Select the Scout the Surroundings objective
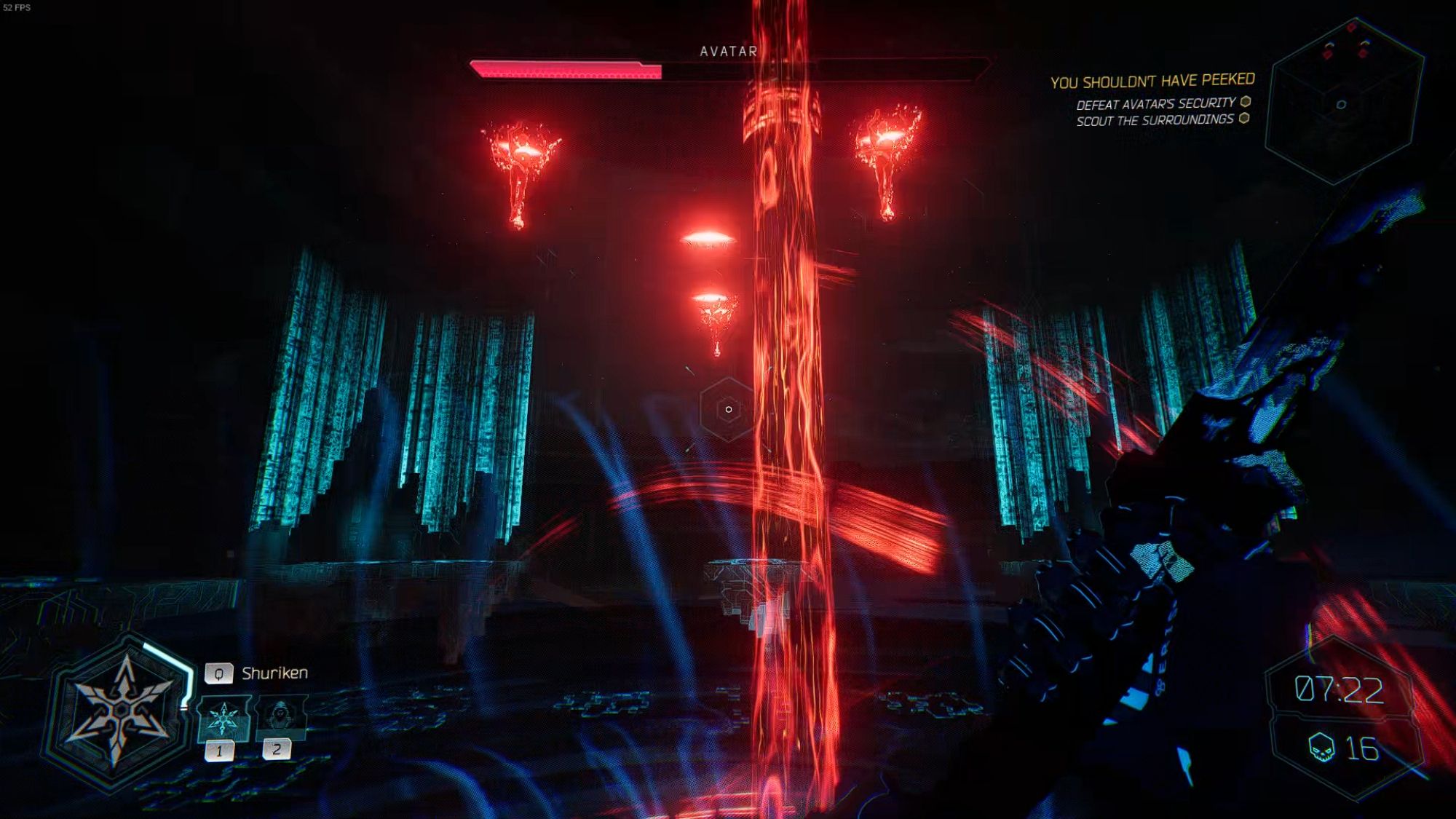1456x819 pixels. (x=1155, y=120)
